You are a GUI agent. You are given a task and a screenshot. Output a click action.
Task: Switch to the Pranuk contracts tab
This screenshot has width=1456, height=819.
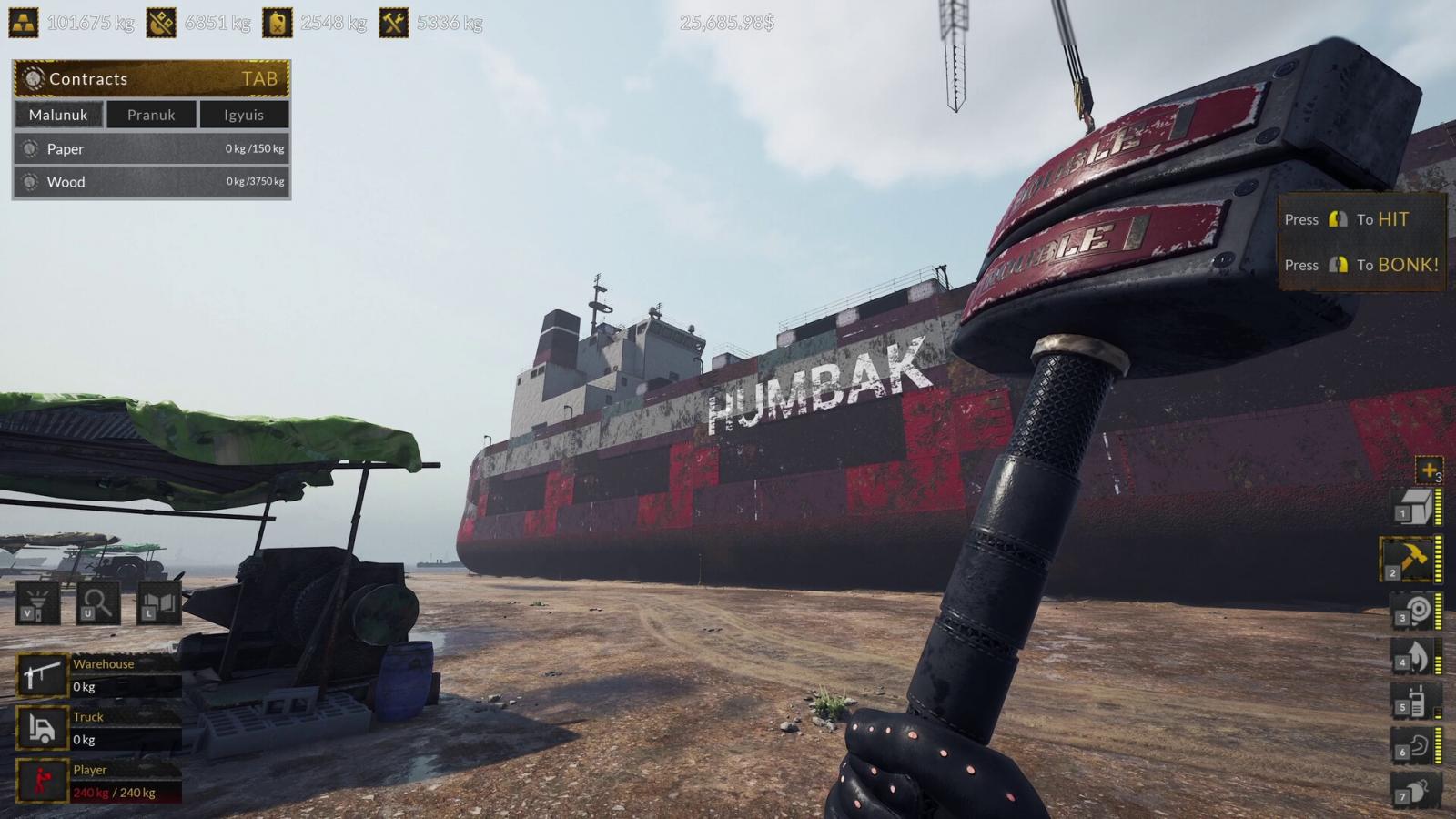coord(151,115)
